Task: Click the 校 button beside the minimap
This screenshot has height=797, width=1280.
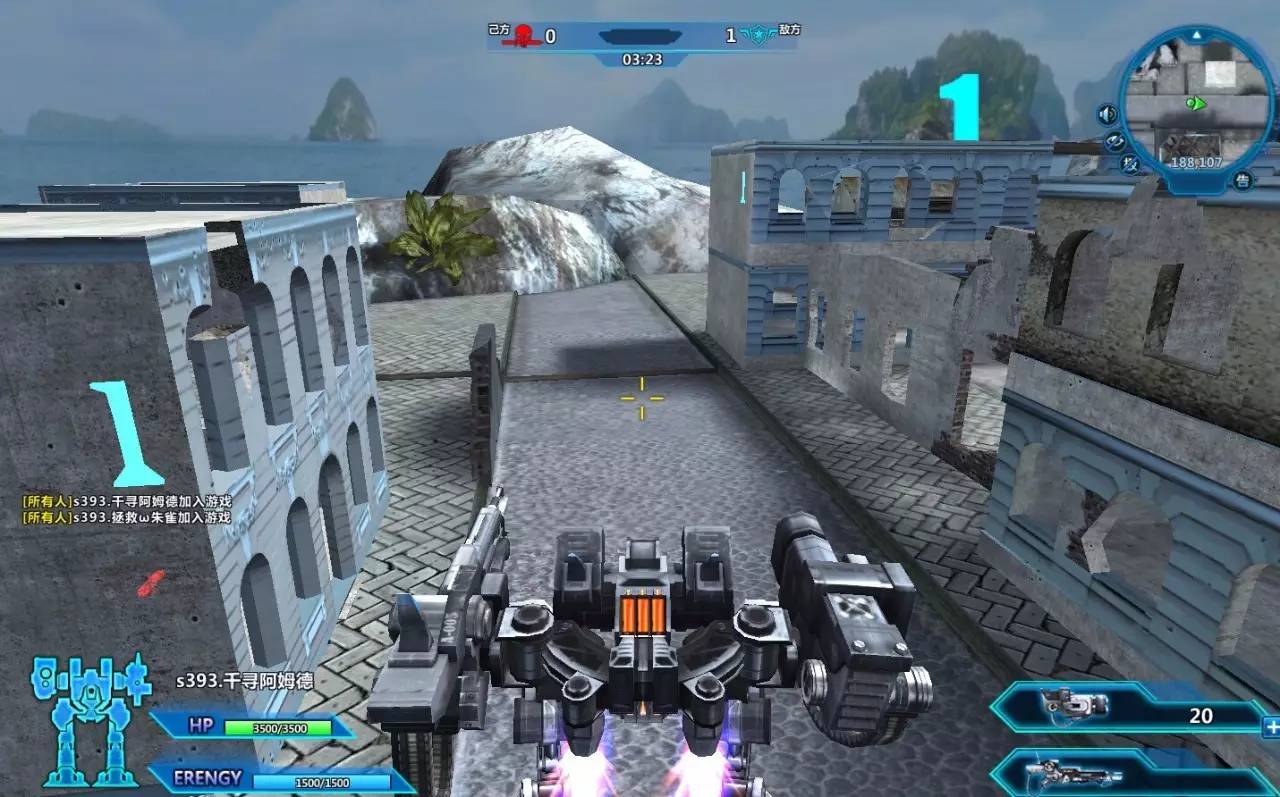Action: click(x=1132, y=165)
